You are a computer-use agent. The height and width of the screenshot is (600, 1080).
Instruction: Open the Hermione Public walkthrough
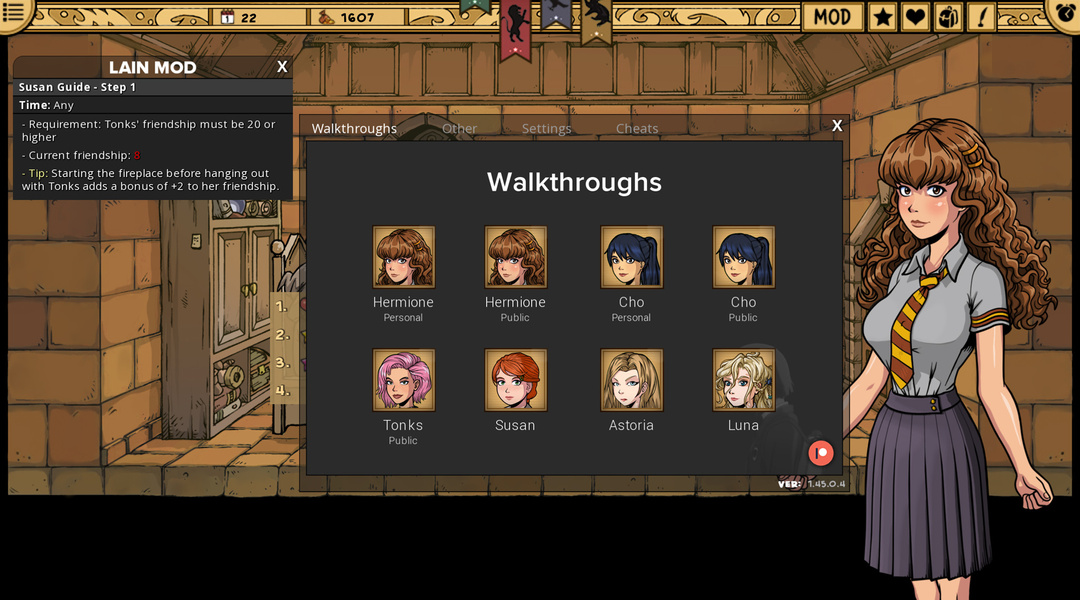click(515, 257)
